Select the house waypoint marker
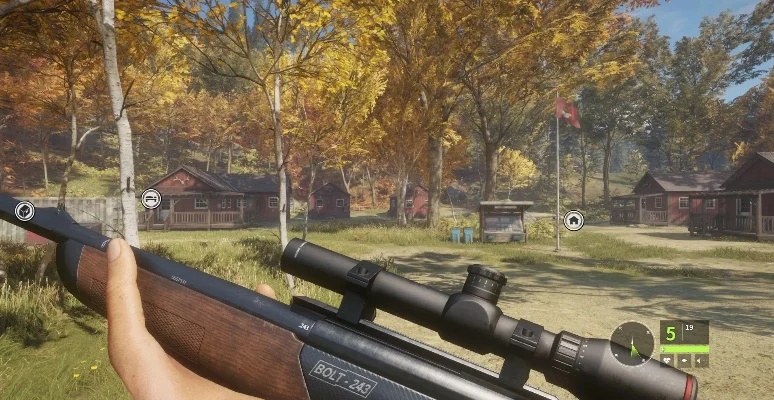The image size is (774, 400). 573,220
